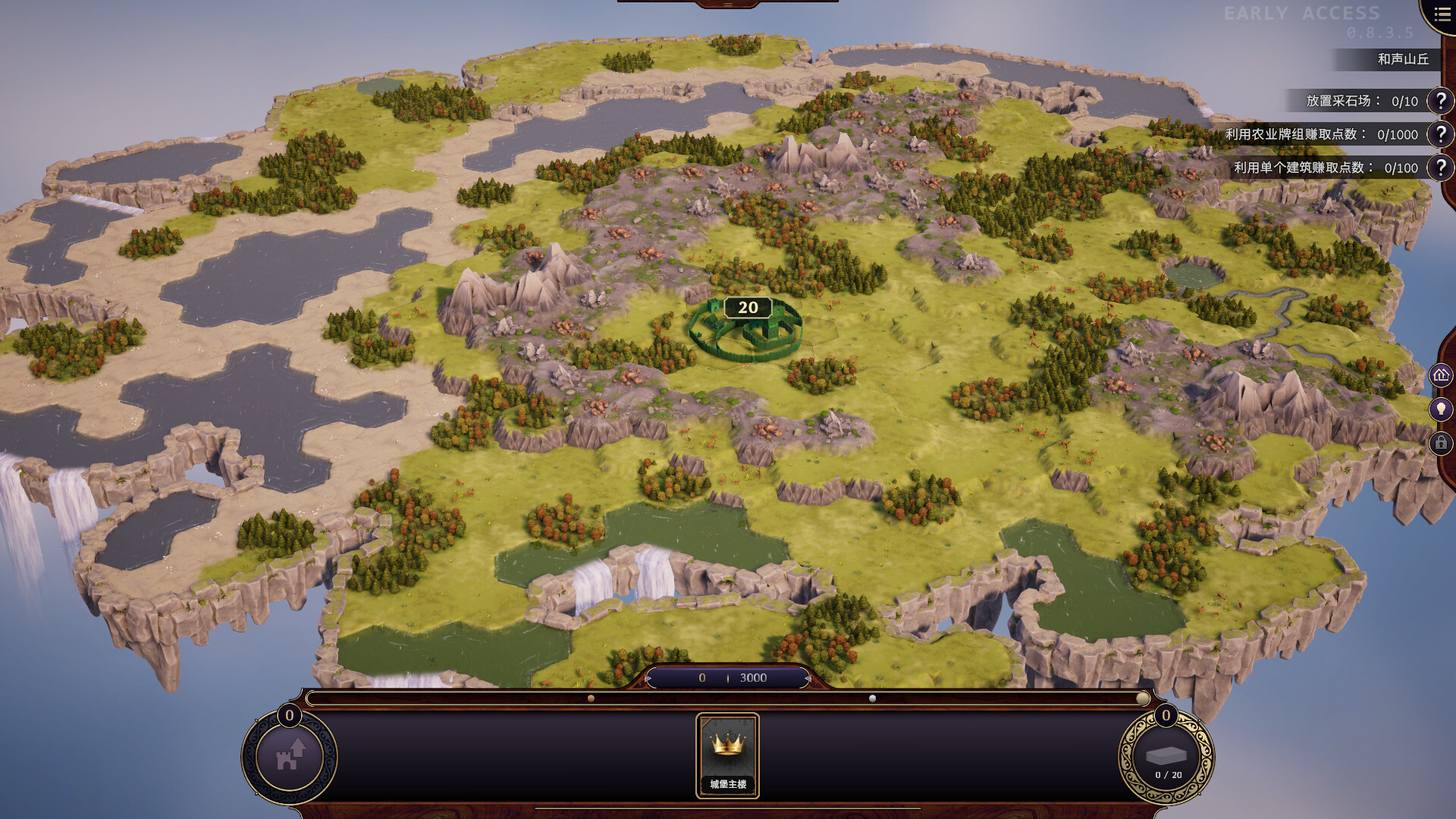
Task: Click the padlock icon button
Action: [1441, 443]
